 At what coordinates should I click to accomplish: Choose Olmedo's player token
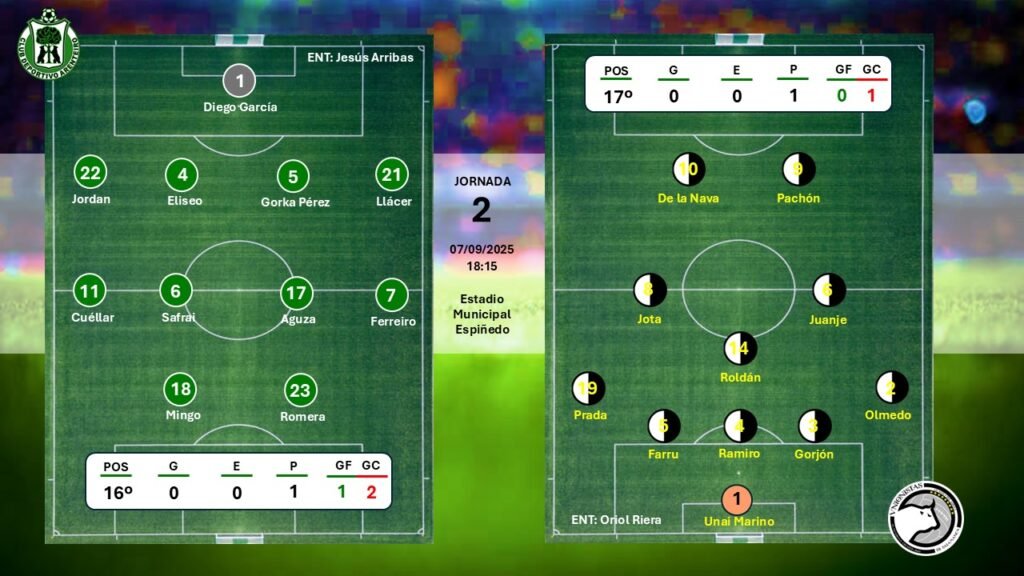tap(891, 387)
